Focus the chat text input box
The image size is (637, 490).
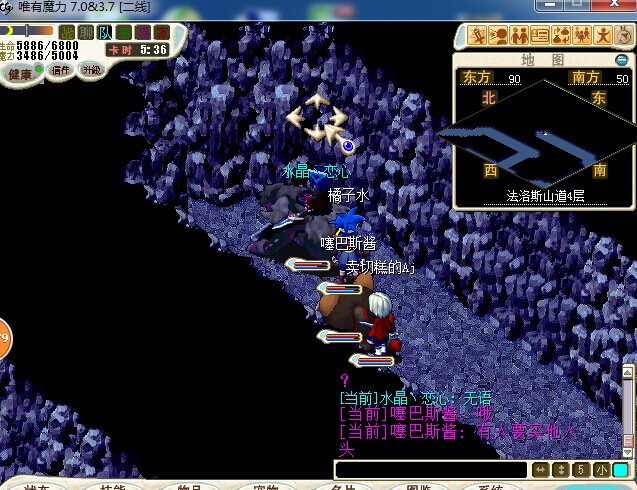coord(430,470)
